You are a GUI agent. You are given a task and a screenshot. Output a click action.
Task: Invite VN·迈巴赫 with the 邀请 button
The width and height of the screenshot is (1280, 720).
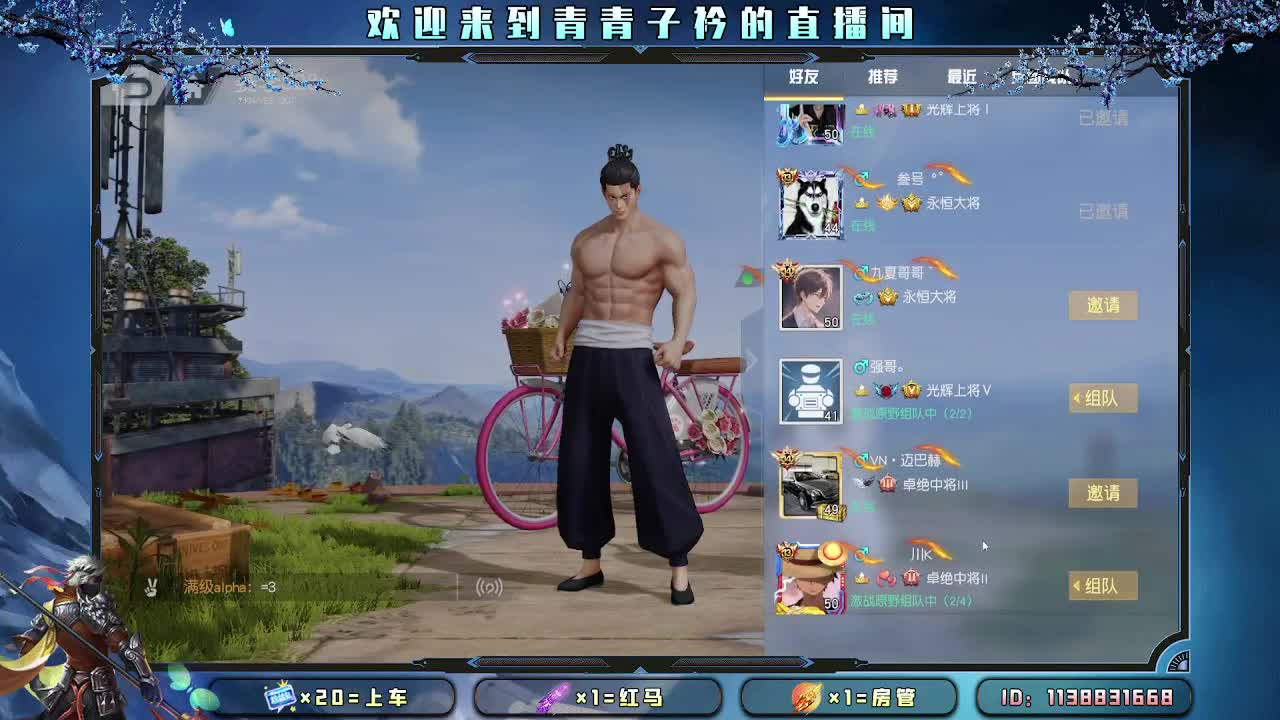[x=1101, y=492]
